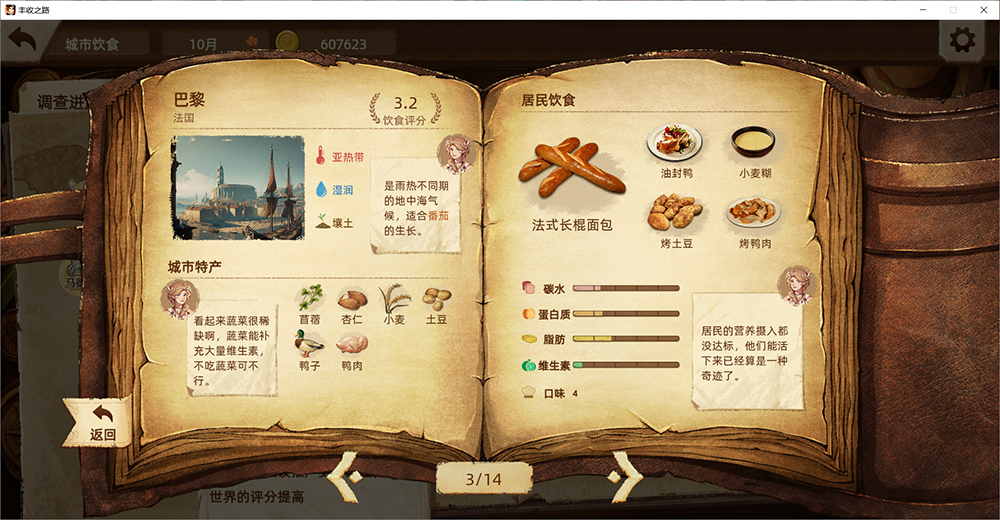Image resolution: width=1000 pixels, height=520 pixels.
Task: Select the 法式长棍面包 baguette dish
Action: 571,166
